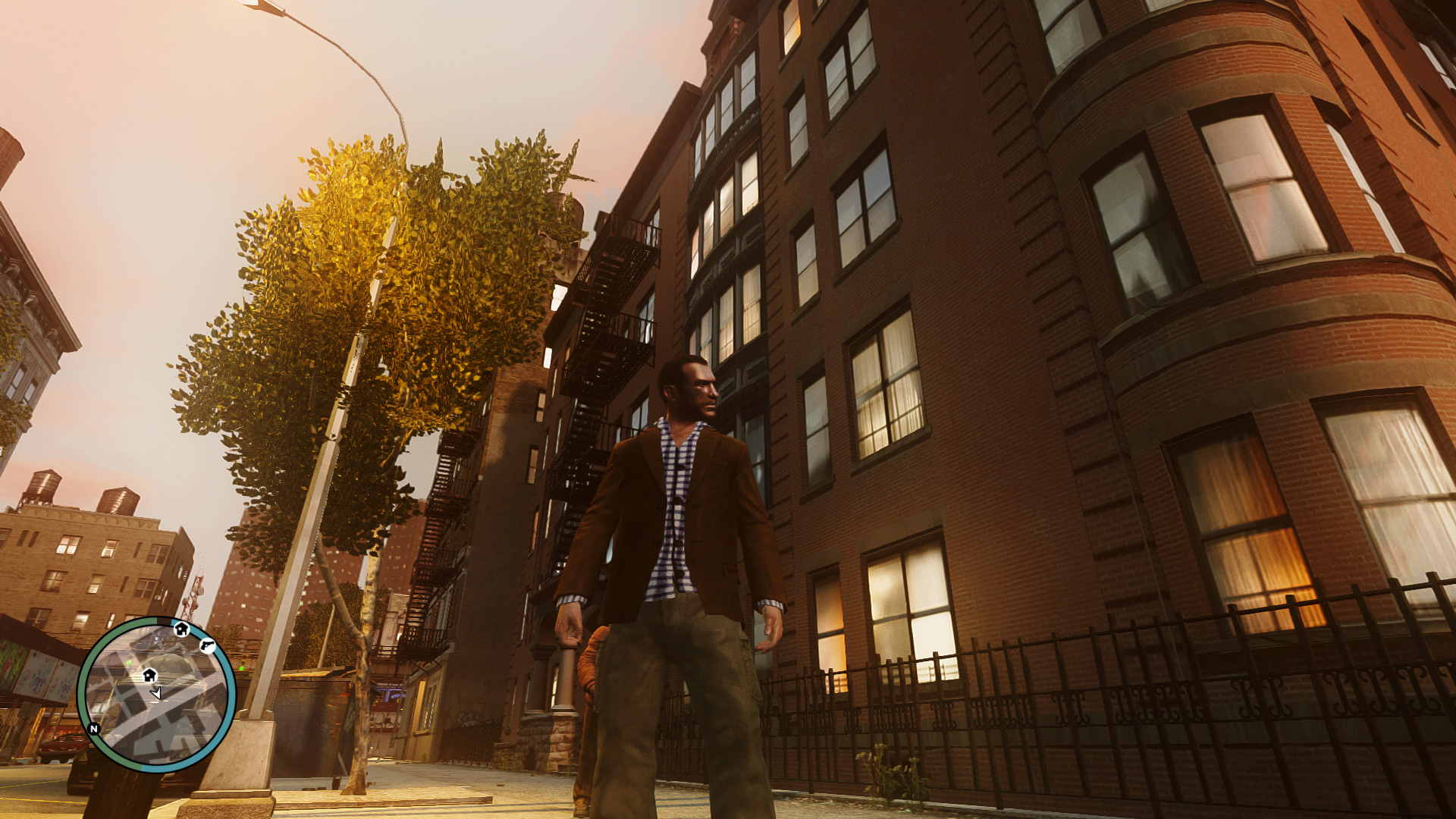This screenshot has height=819, width=1456.
Task: Click the north compass N marker
Action: pos(94,729)
